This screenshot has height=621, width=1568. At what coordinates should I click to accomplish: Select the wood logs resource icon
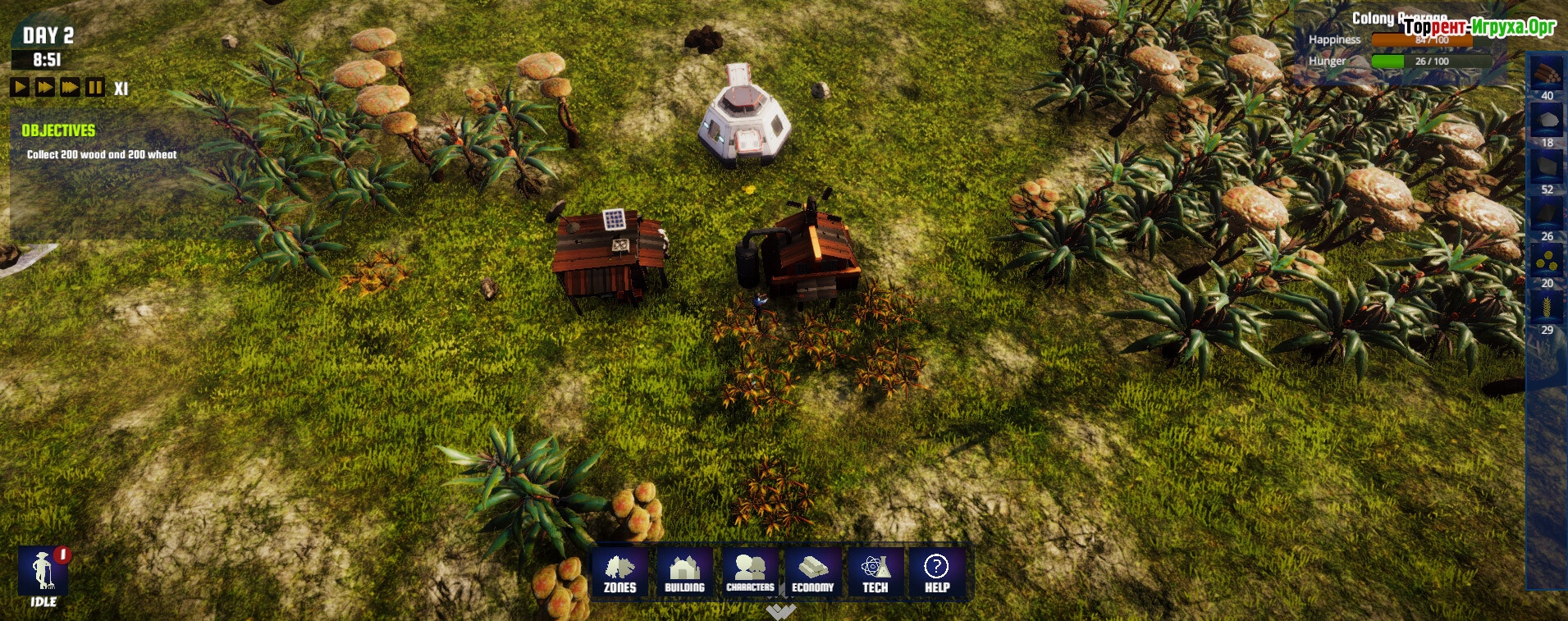1547,73
